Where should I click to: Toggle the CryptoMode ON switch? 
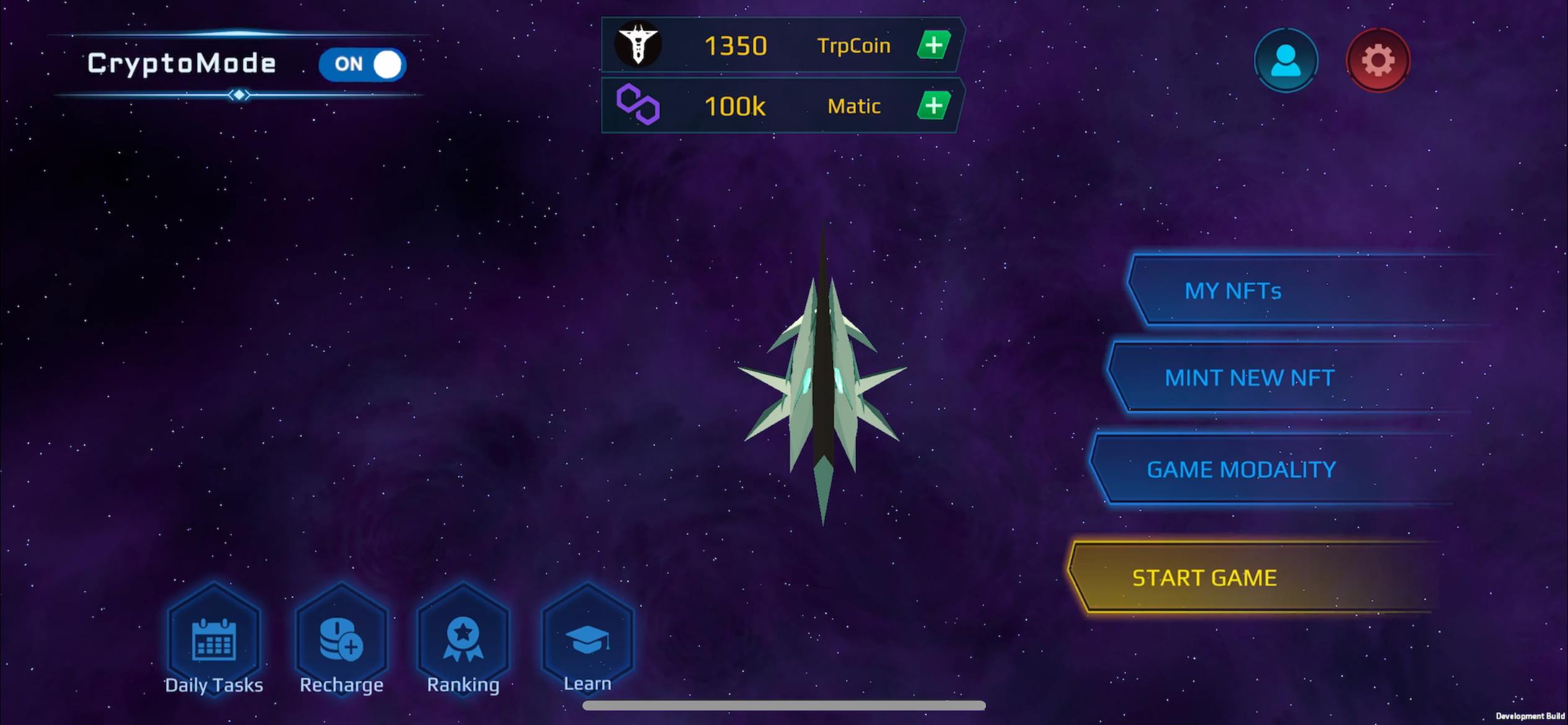[x=362, y=64]
